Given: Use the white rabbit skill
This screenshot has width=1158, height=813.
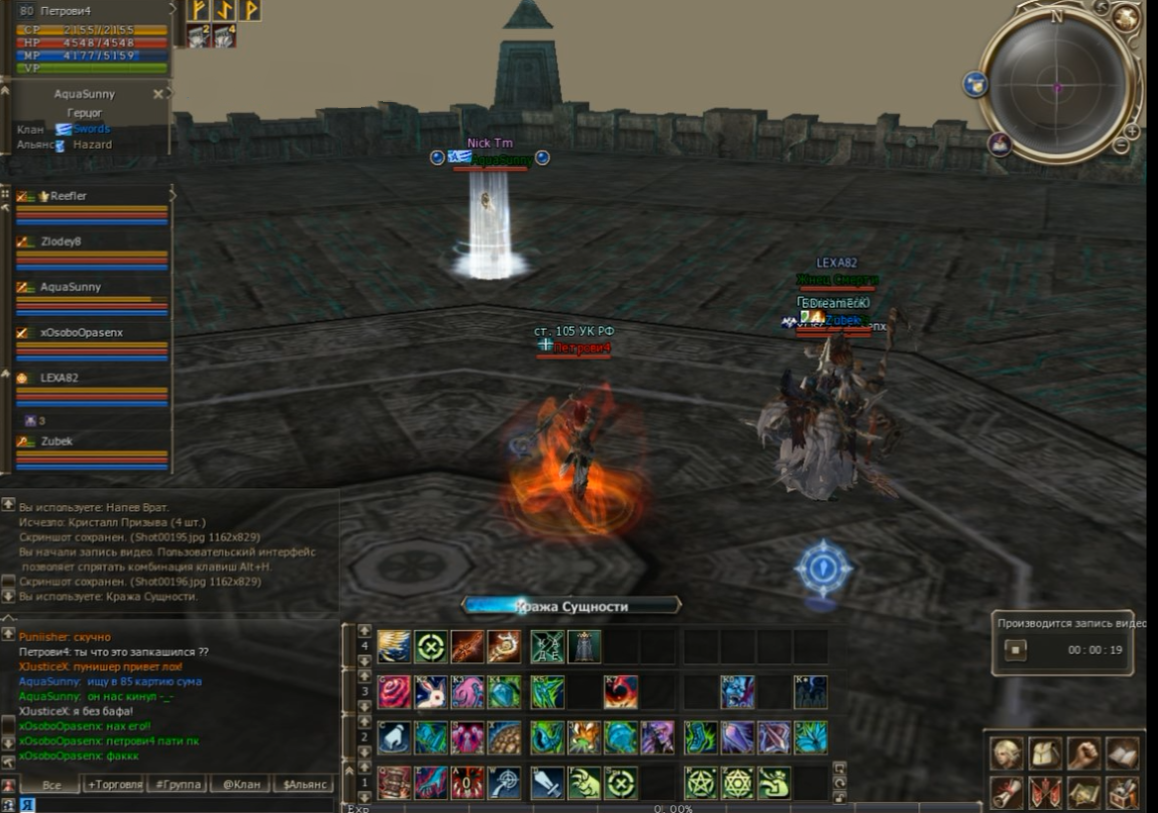Looking at the screenshot, I should 431,692.
